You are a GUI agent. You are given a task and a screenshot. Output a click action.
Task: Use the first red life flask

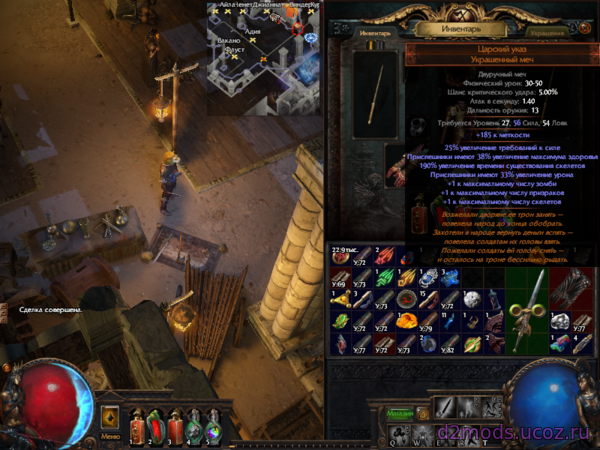coord(138,425)
